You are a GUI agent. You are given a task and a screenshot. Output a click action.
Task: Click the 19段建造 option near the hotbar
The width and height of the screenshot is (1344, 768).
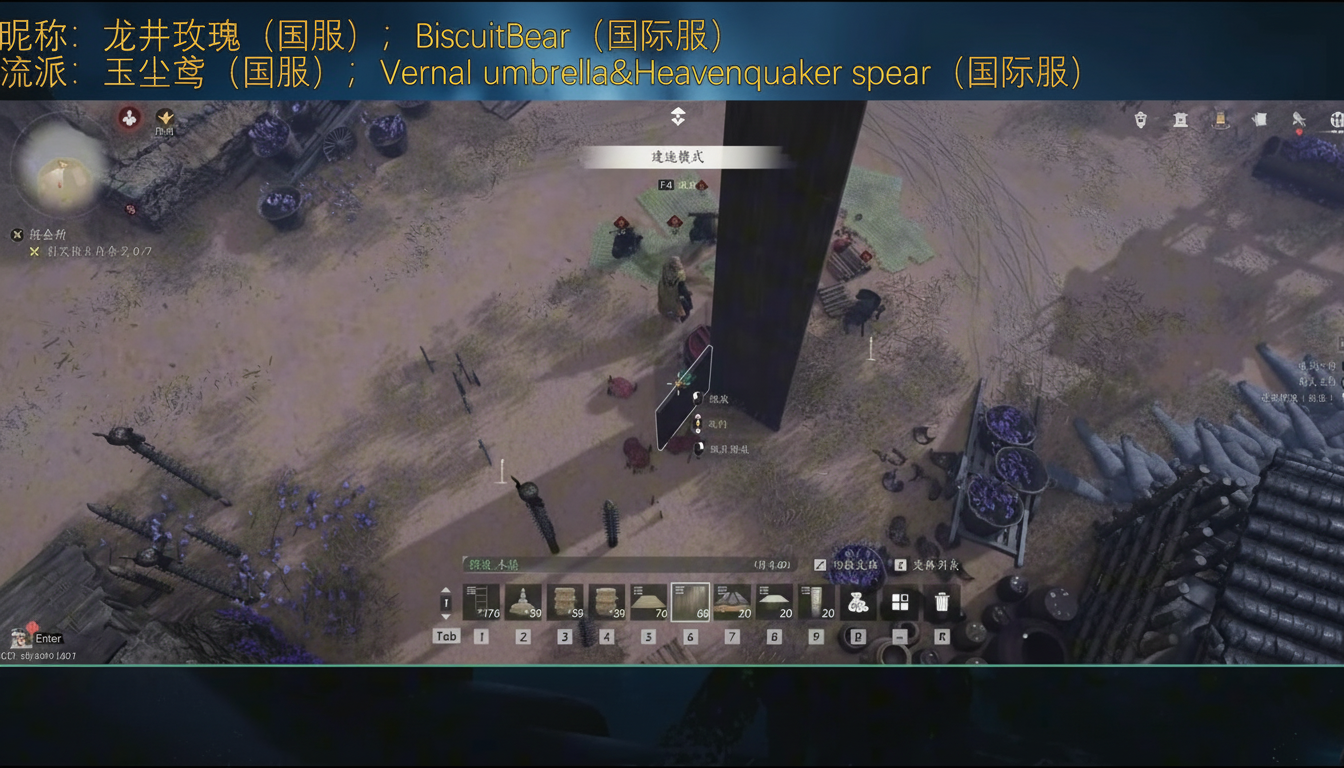pos(843,566)
